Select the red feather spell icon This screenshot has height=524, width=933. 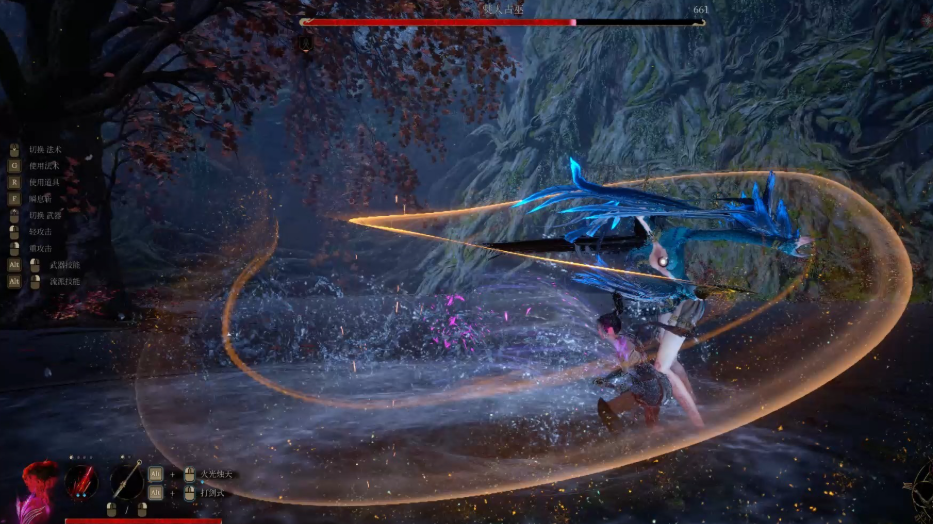pos(81,481)
